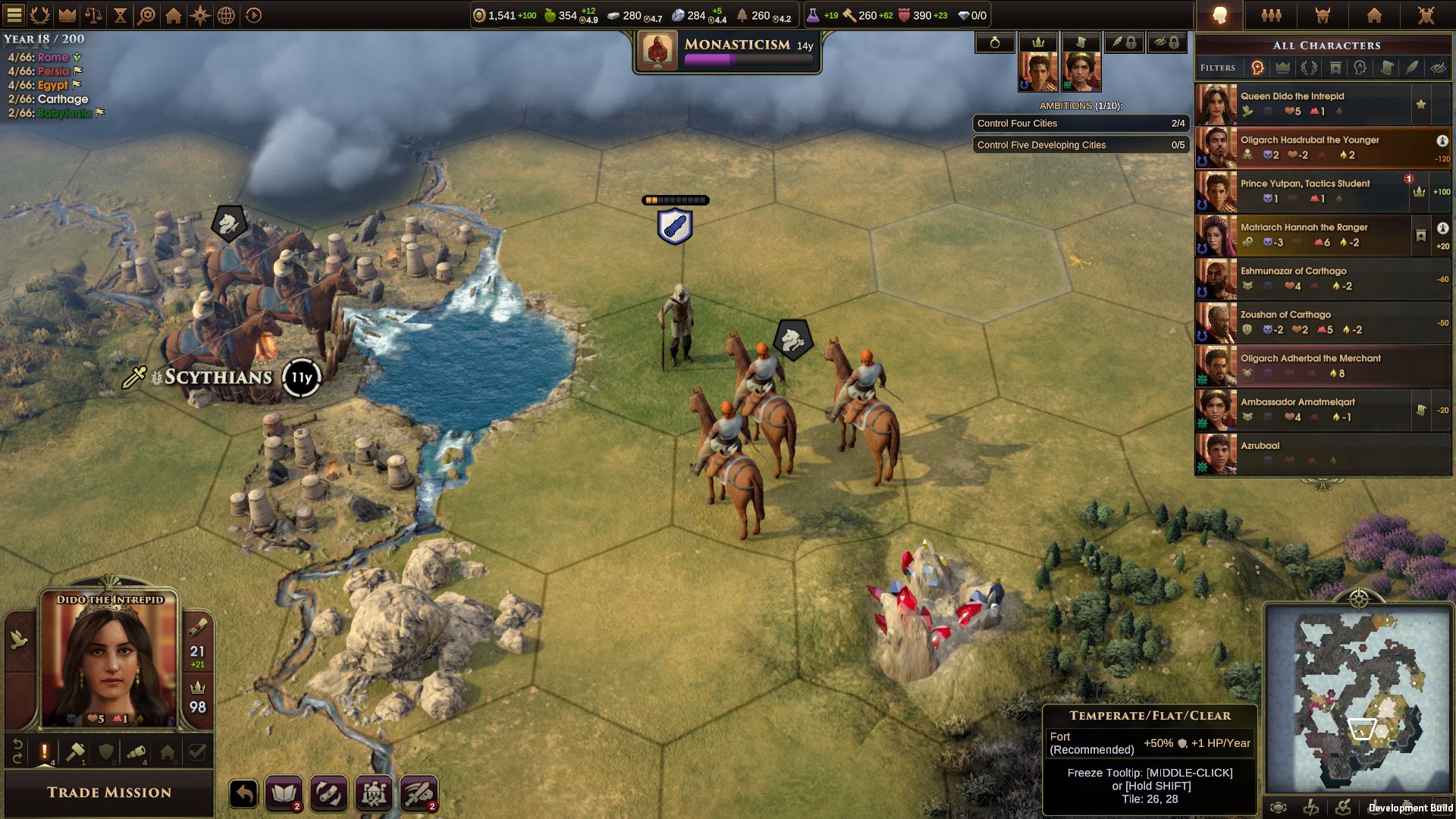Open the laws scales icon
Screen dimensions: 1456x819
(93, 14)
